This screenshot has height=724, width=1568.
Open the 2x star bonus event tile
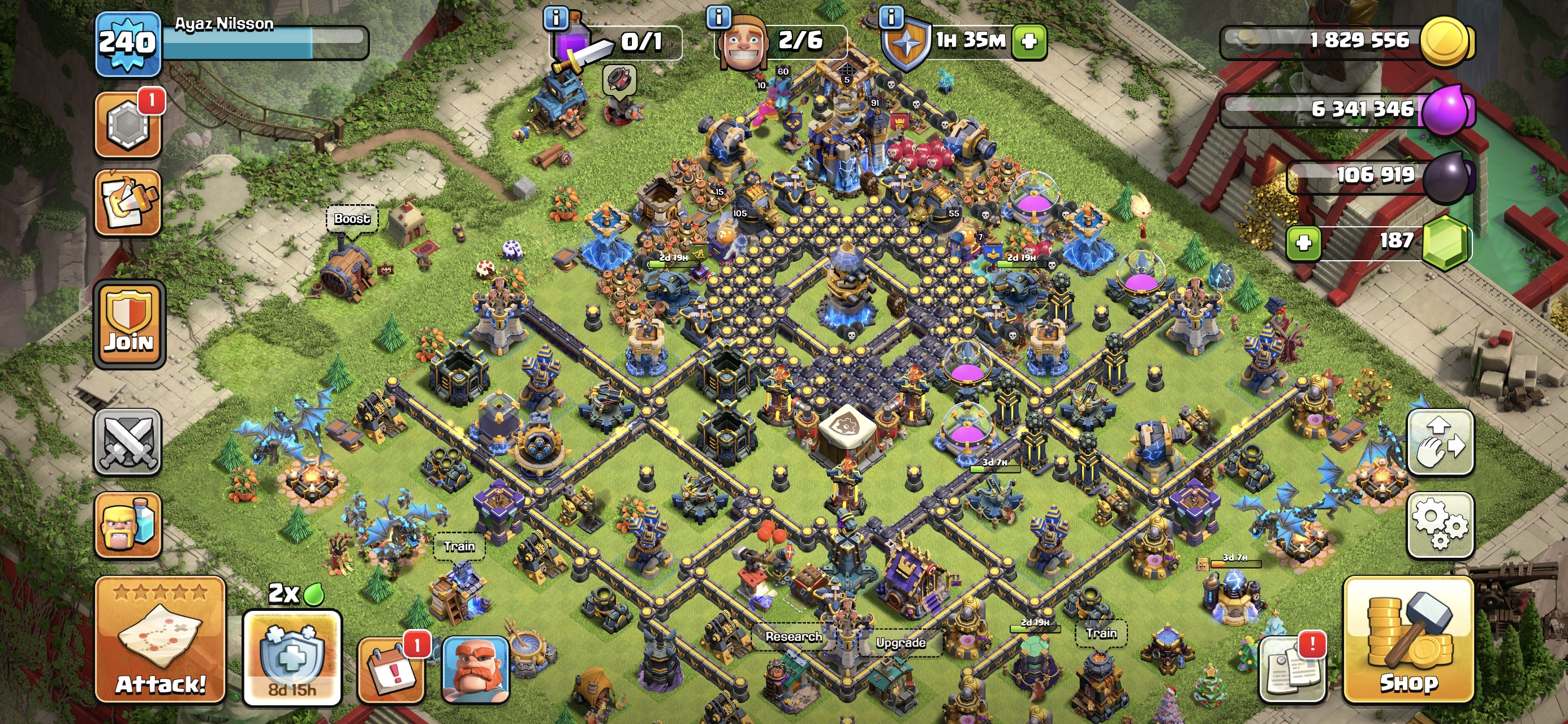pos(292,654)
